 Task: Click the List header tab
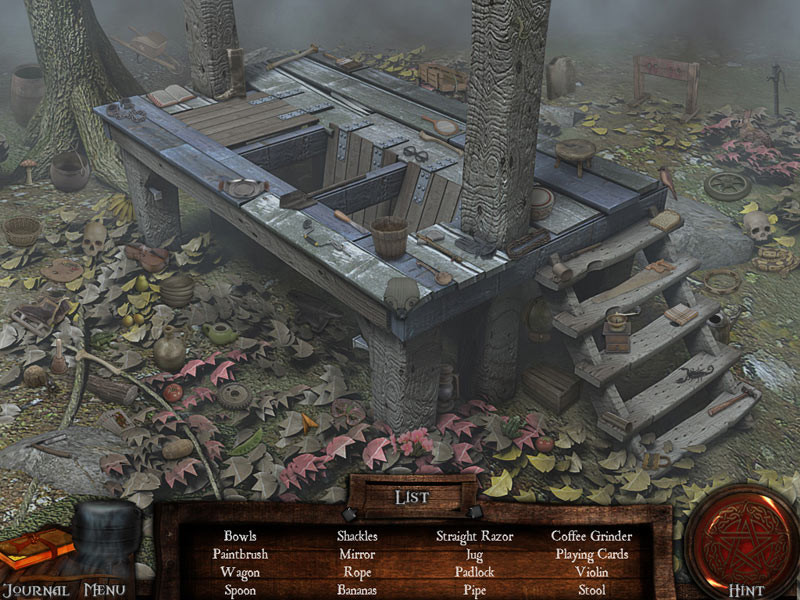point(412,497)
